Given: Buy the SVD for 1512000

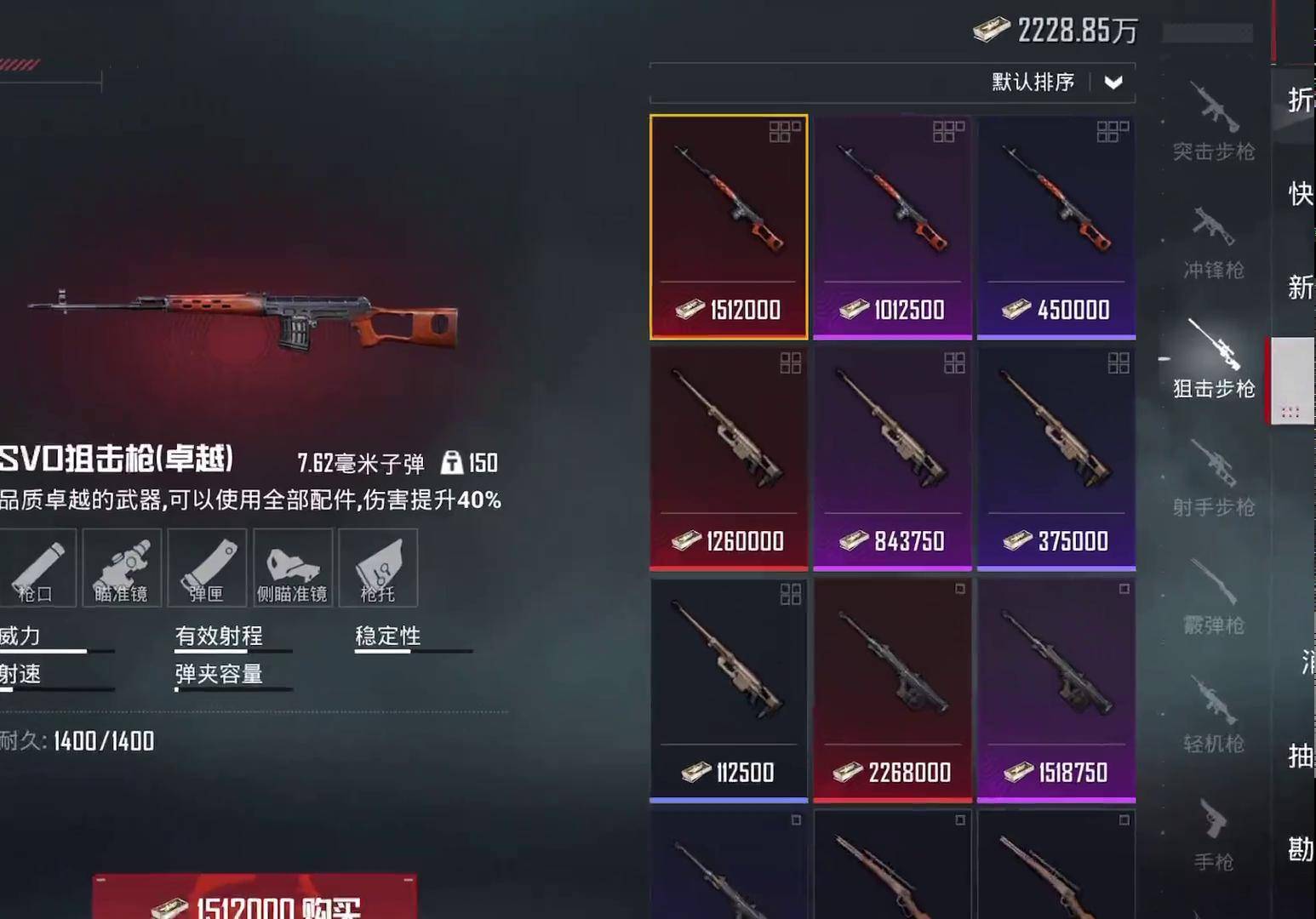Looking at the screenshot, I should tap(255, 902).
